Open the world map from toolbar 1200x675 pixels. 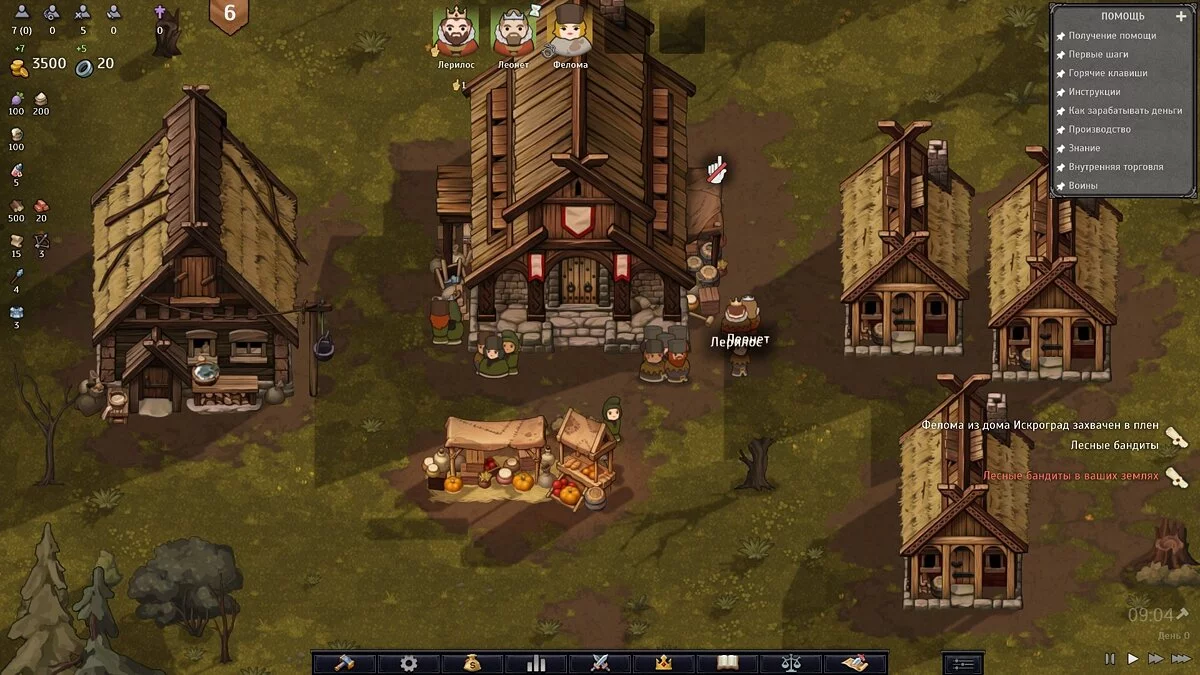(854, 663)
